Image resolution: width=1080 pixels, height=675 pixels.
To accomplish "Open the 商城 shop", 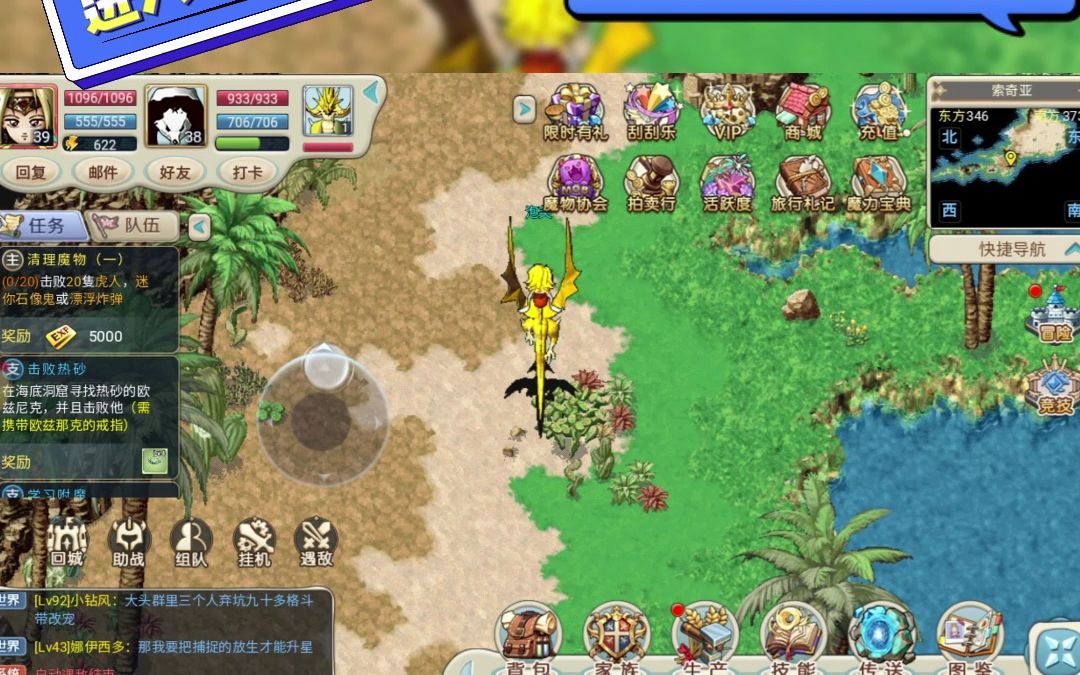I will click(x=803, y=110).
